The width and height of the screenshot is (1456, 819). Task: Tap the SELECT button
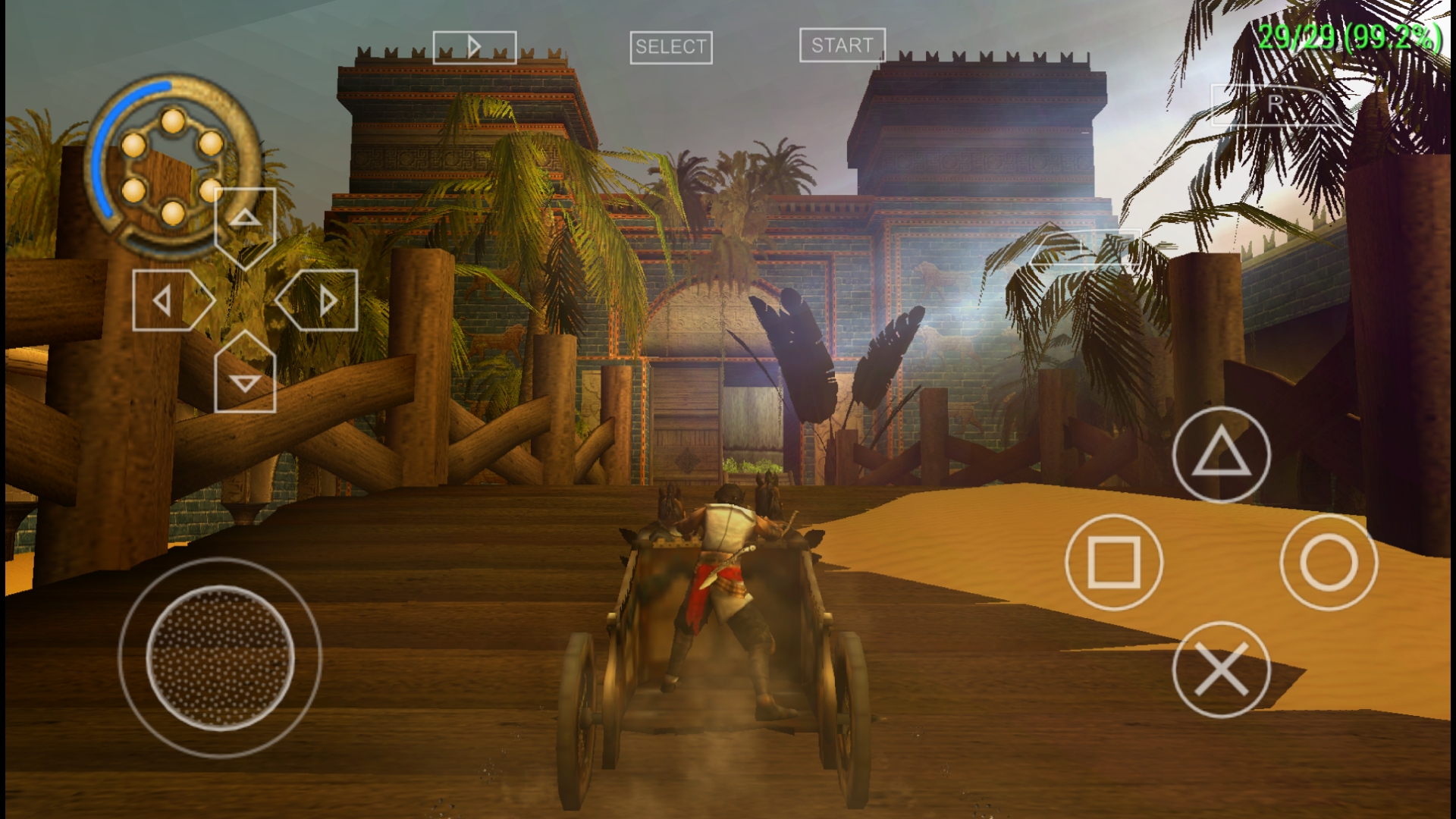(670, 46)
